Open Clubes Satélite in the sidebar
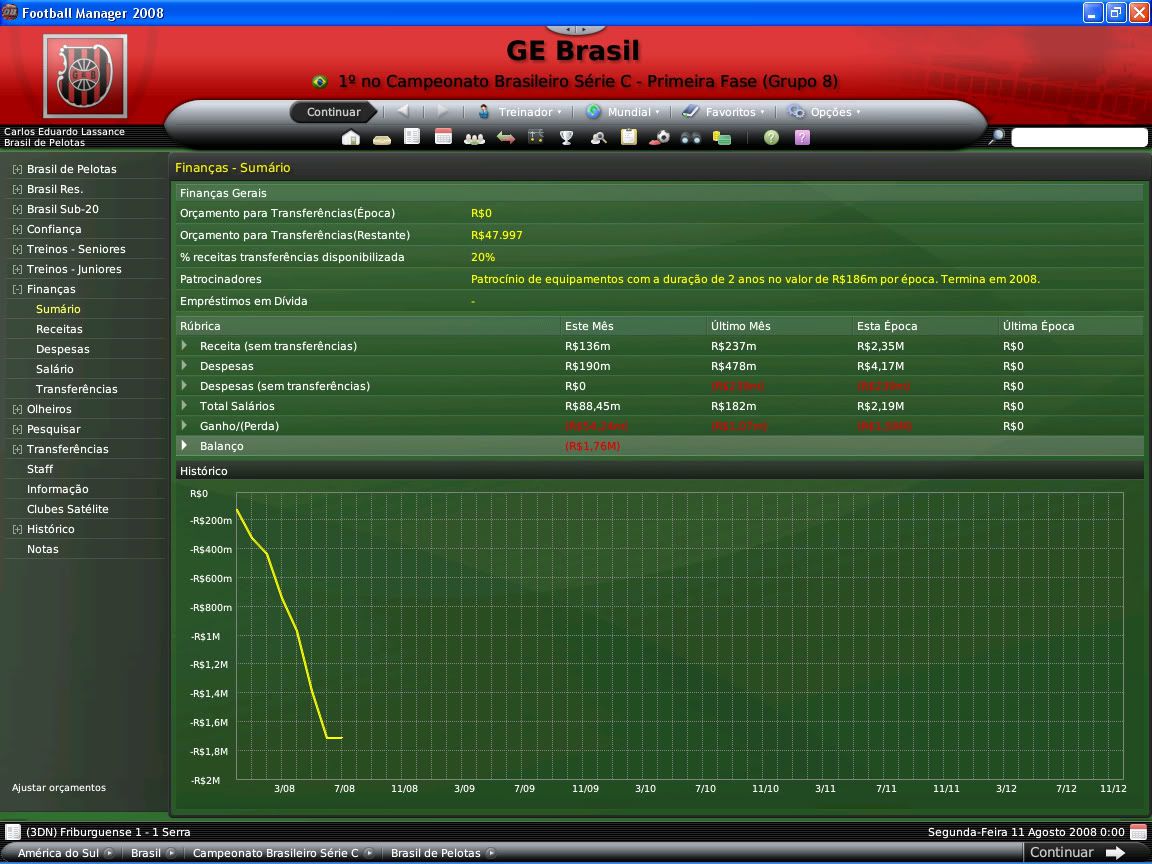Viewport: 1152px width, 864px height. (68, 509)
